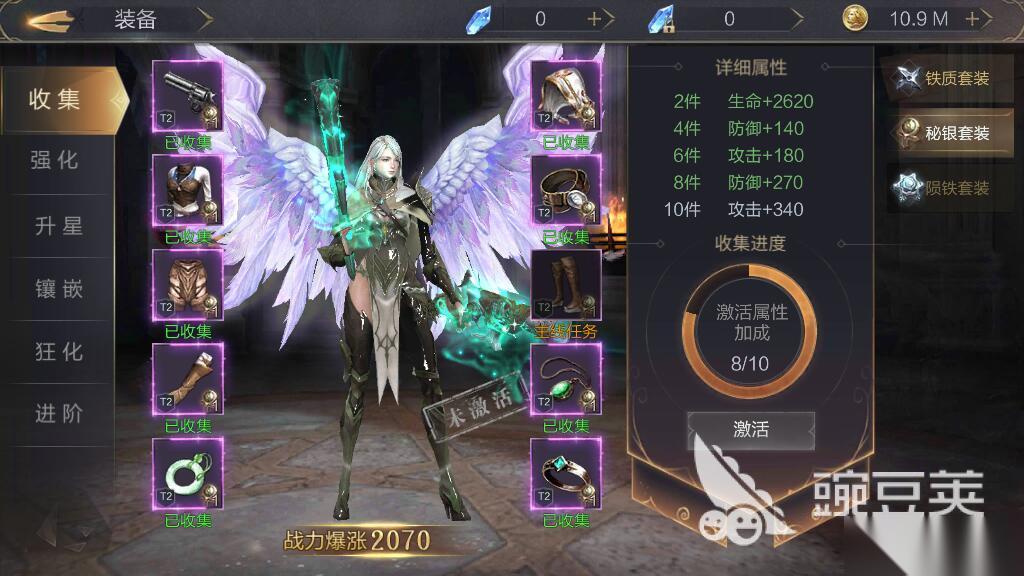Viewport: 1024px width, 576px height.
Task: Choose the 陨铁套装 set
Action: [947, 188]
